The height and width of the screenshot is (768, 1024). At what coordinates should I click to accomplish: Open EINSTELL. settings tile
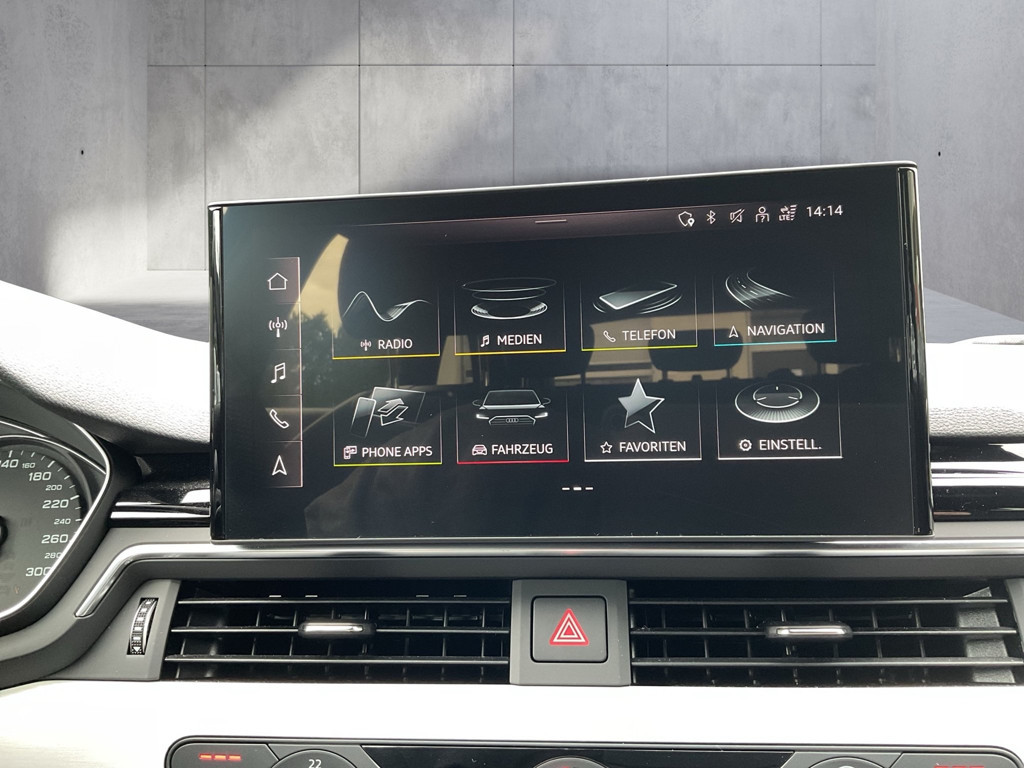pyautogui.click(x=778, y=419)
